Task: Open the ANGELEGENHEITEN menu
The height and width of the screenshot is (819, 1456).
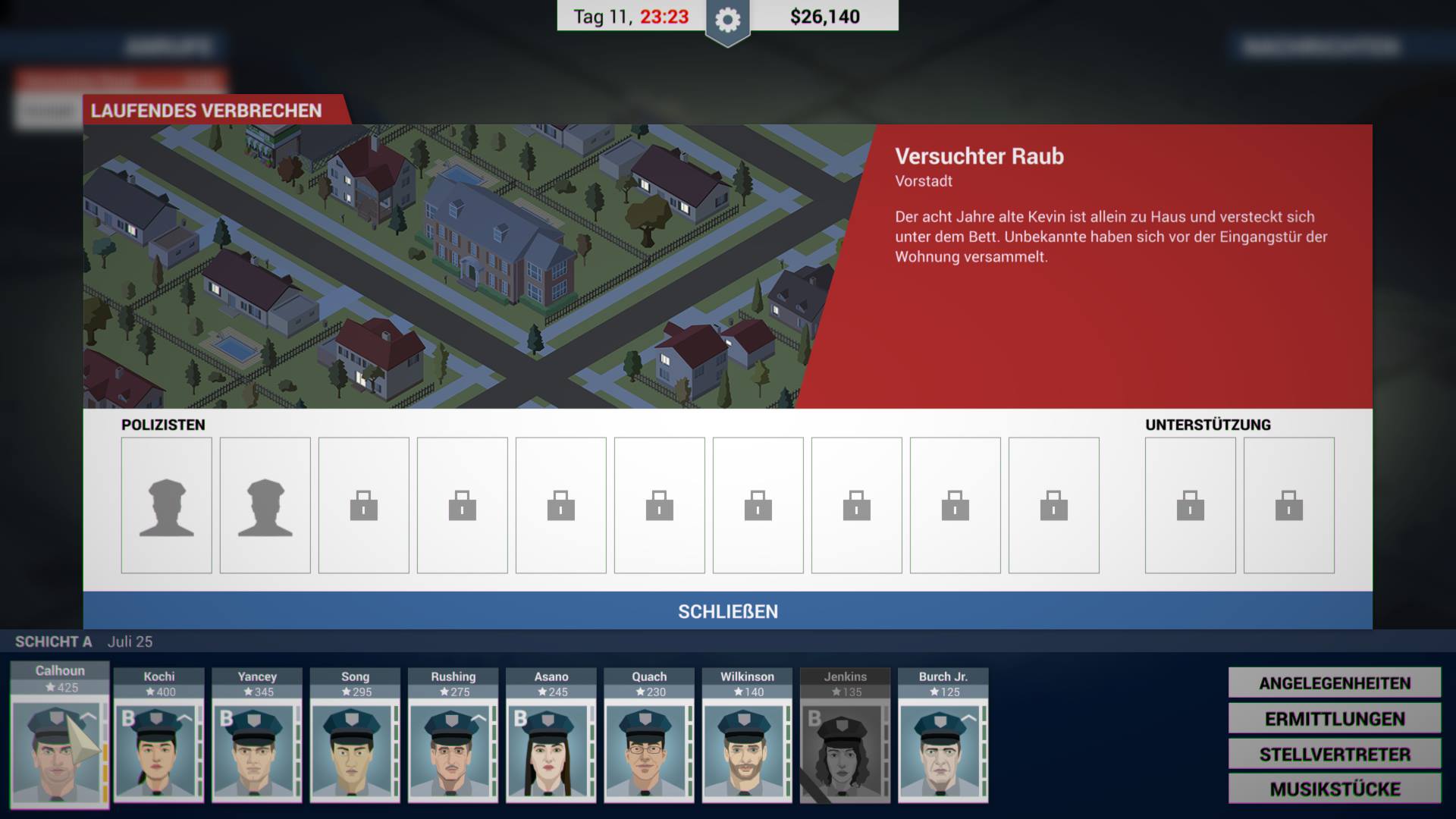Action: (x=1335, y=682)
